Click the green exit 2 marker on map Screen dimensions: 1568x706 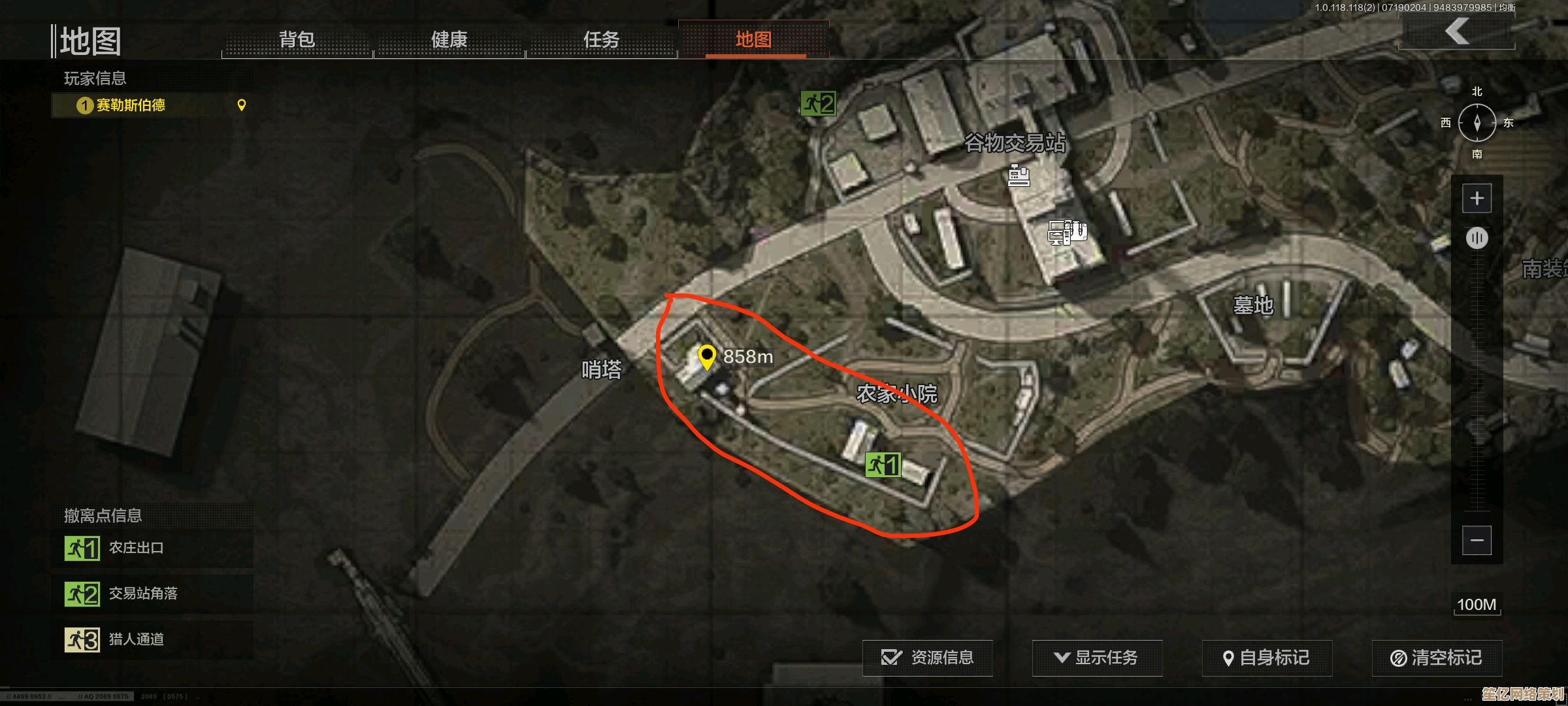[x=818, y=103]
